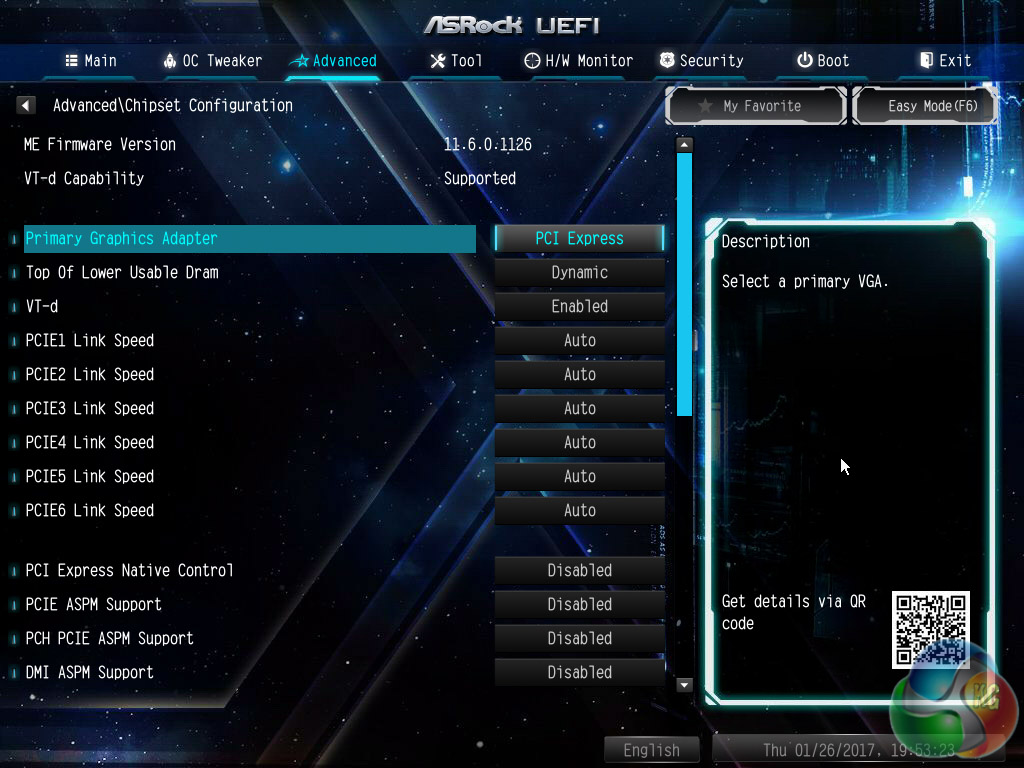The width and height of the screenshot is (1024, 768).
Task: Click the back arrow beside Chipset Configuration
Action: pos(27,105)
